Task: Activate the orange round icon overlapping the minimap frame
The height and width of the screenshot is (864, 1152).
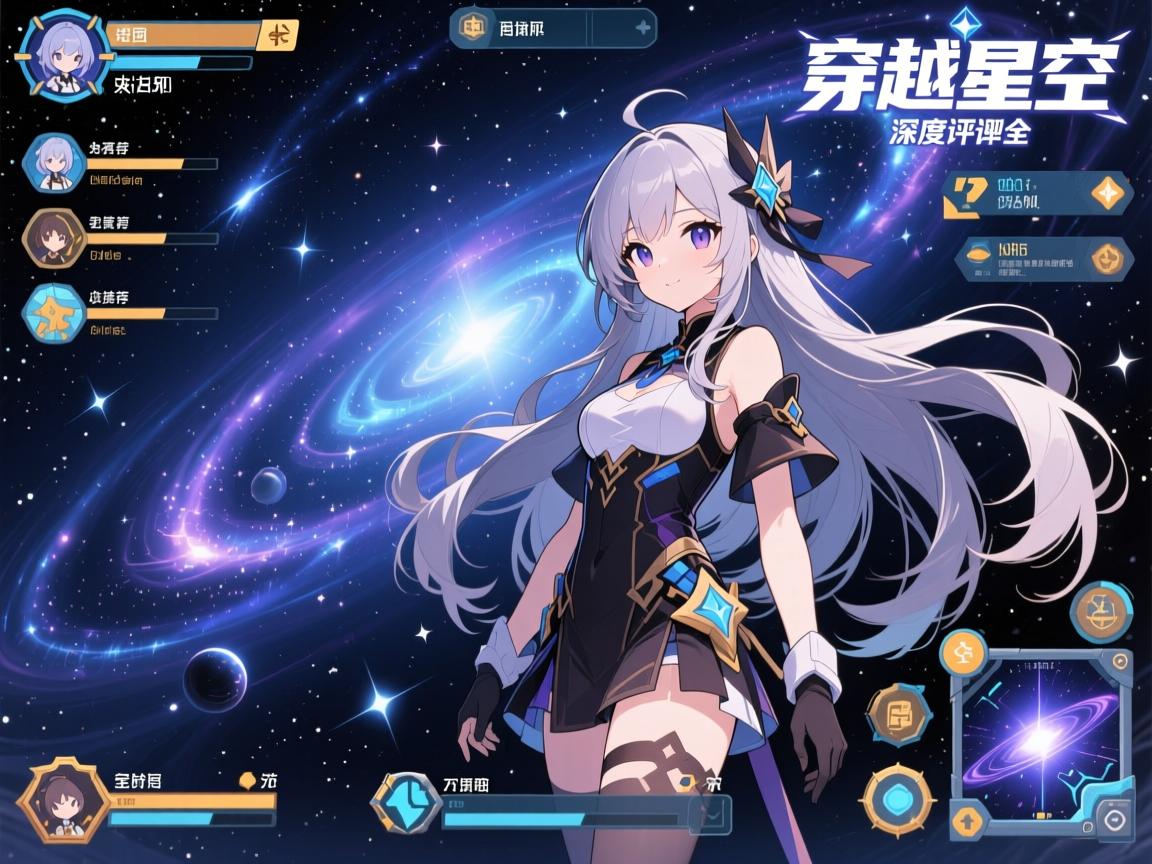Action: tap(964, 651)
